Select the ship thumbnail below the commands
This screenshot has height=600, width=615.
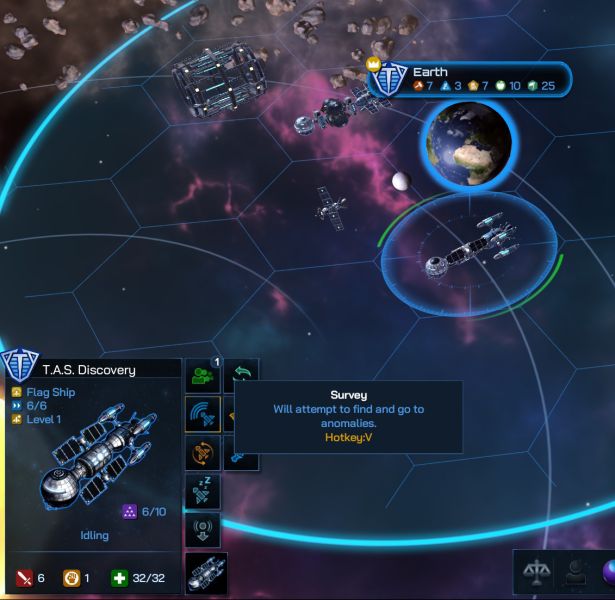(x=206, y=572)
